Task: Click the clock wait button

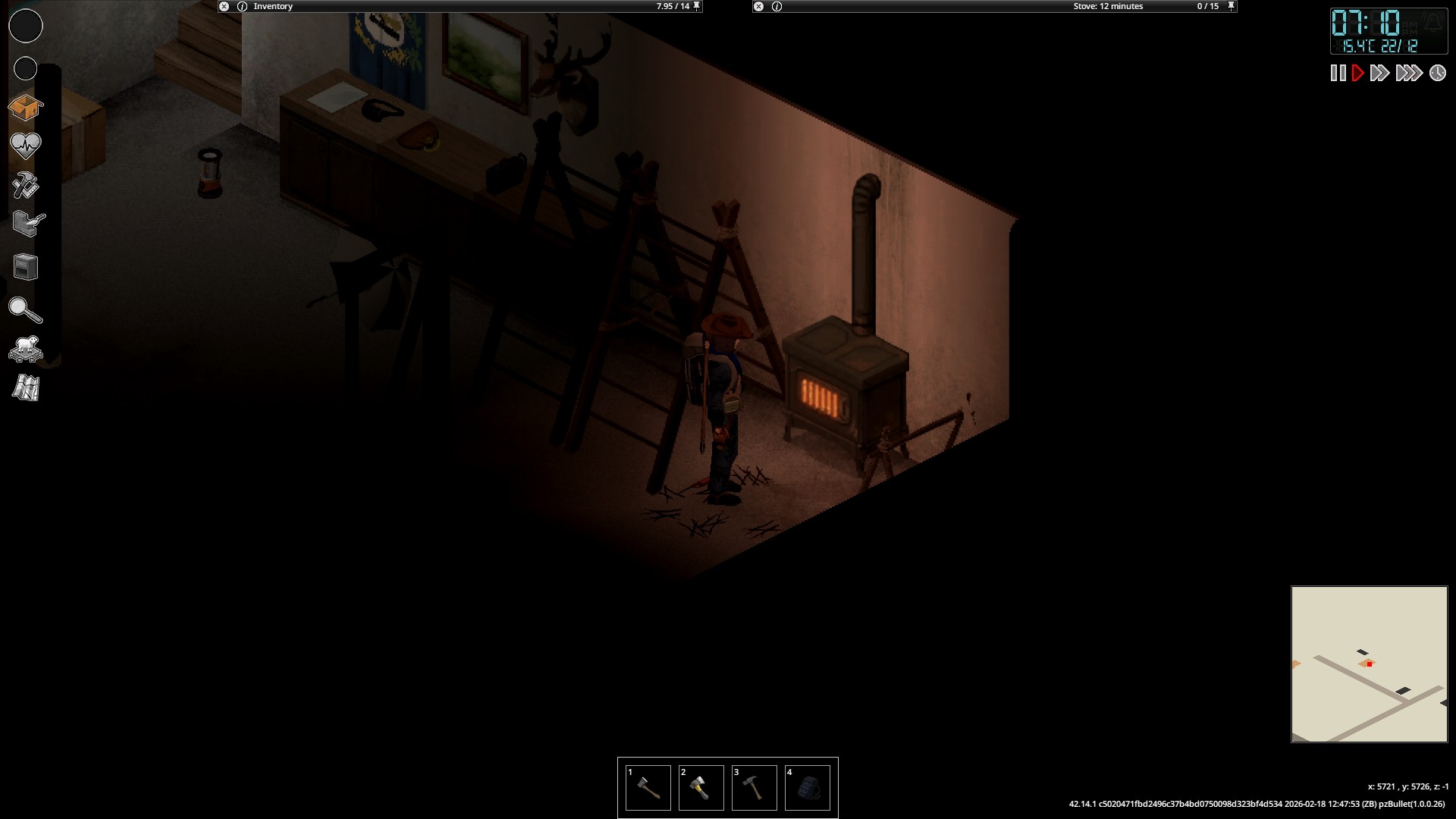Action: tap(1438, 73)
